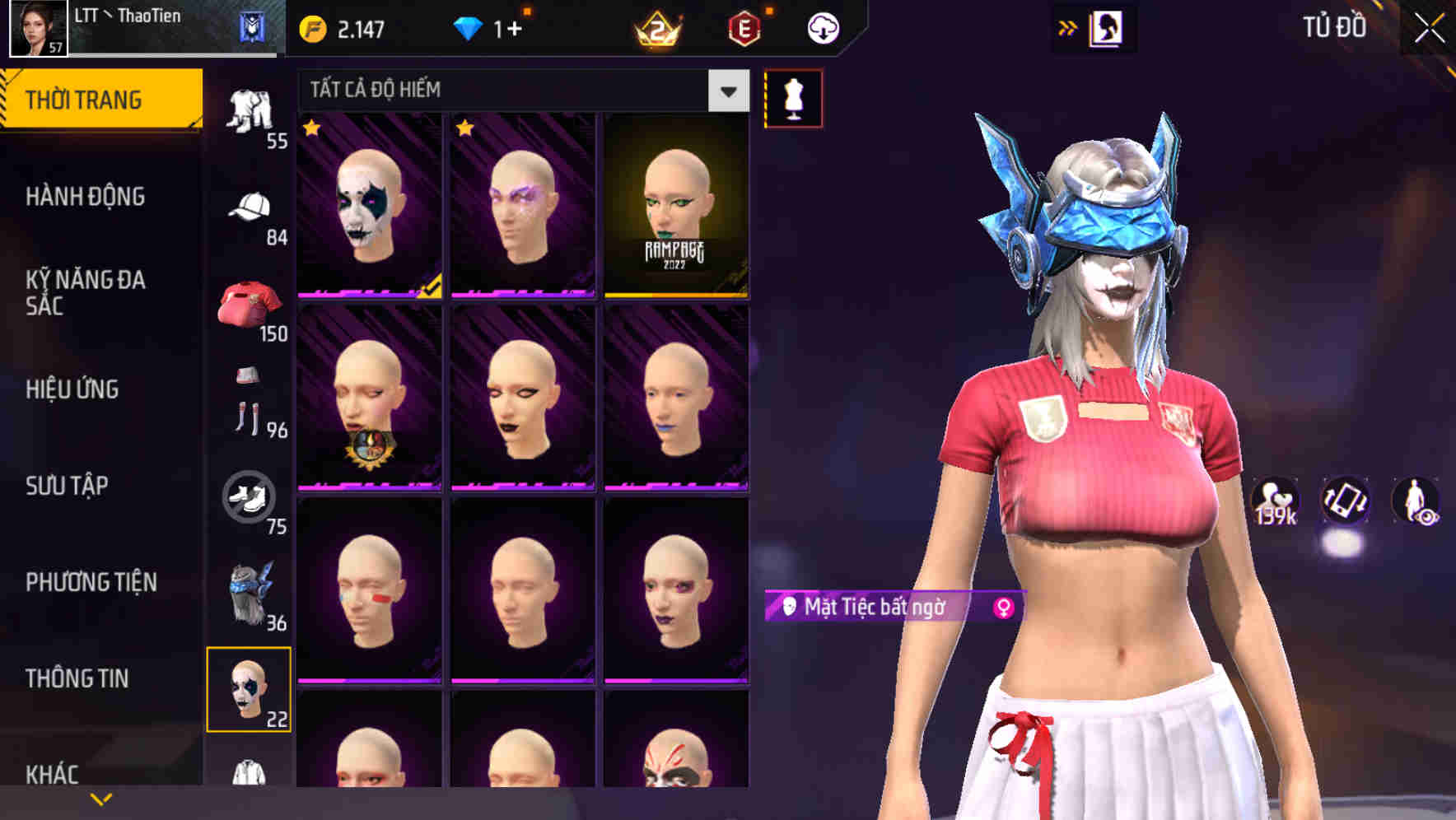Select the Rampage 2022 face paint thumbnail
The image size is (1456, 820).
coord(677,207)
